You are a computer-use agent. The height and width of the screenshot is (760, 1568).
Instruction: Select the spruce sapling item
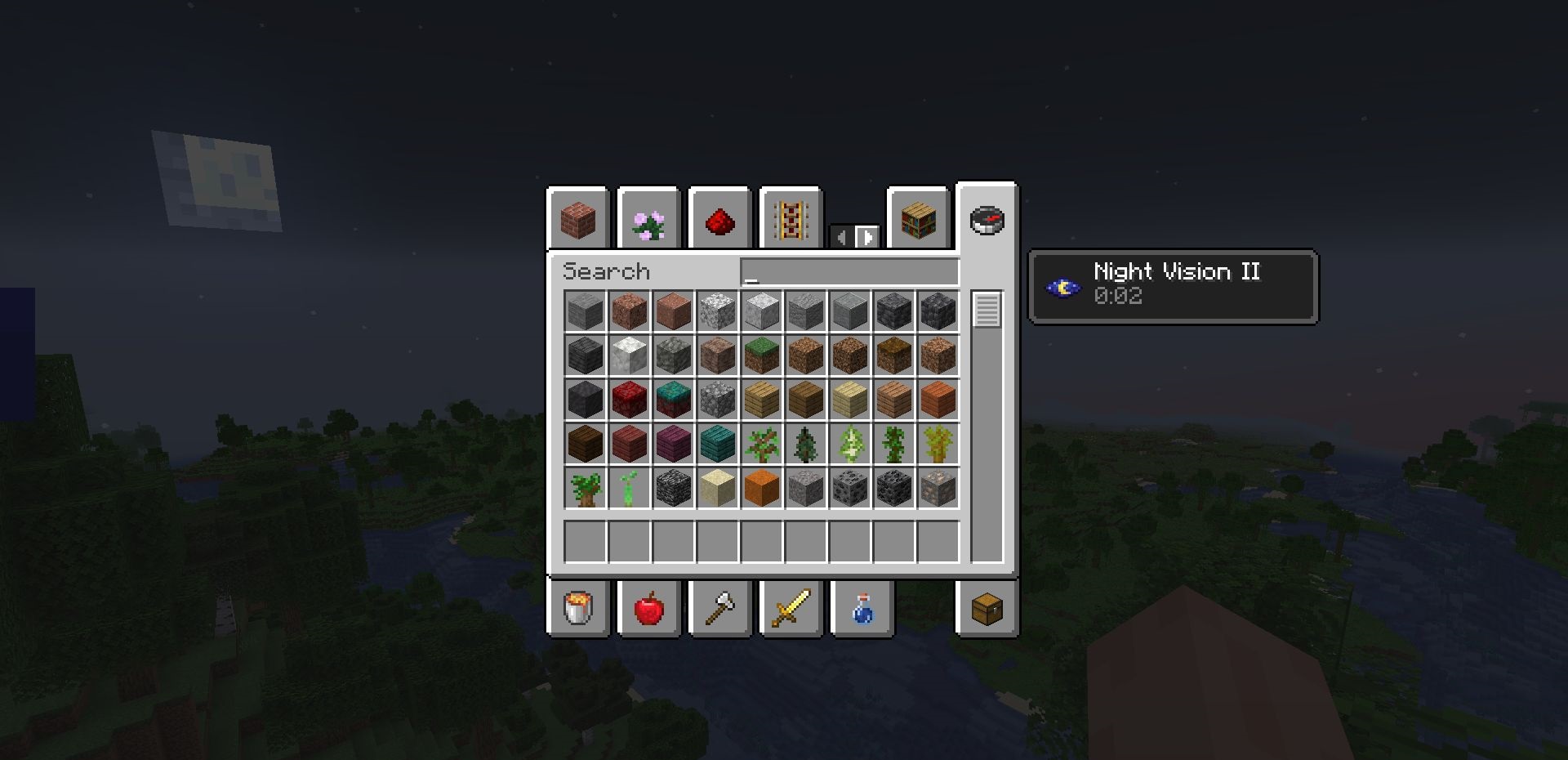click(806, 444)
